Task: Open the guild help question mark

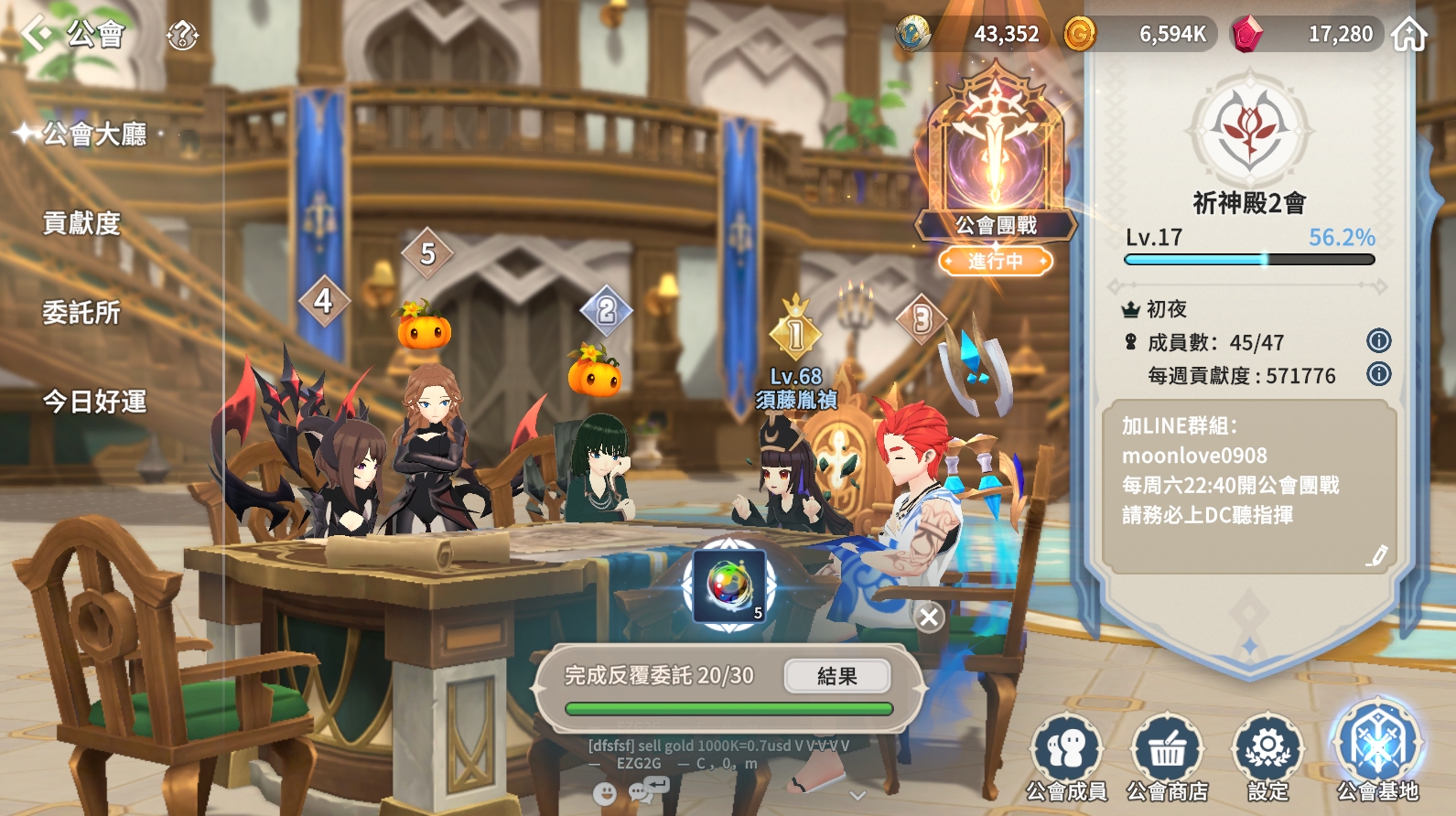Action: (x=182, y=36)
